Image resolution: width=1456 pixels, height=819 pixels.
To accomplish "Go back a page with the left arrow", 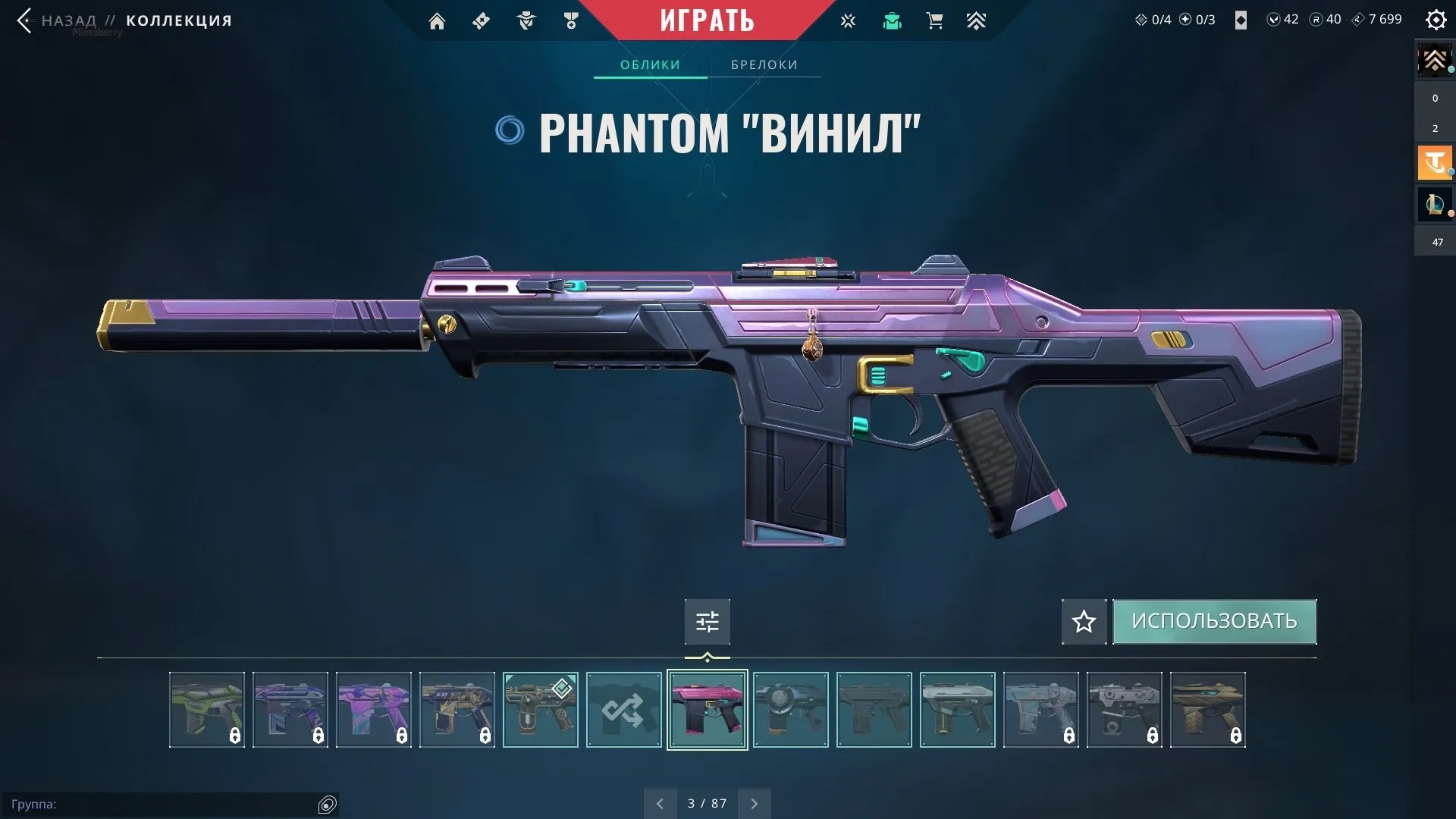I will tap(660, 802).
